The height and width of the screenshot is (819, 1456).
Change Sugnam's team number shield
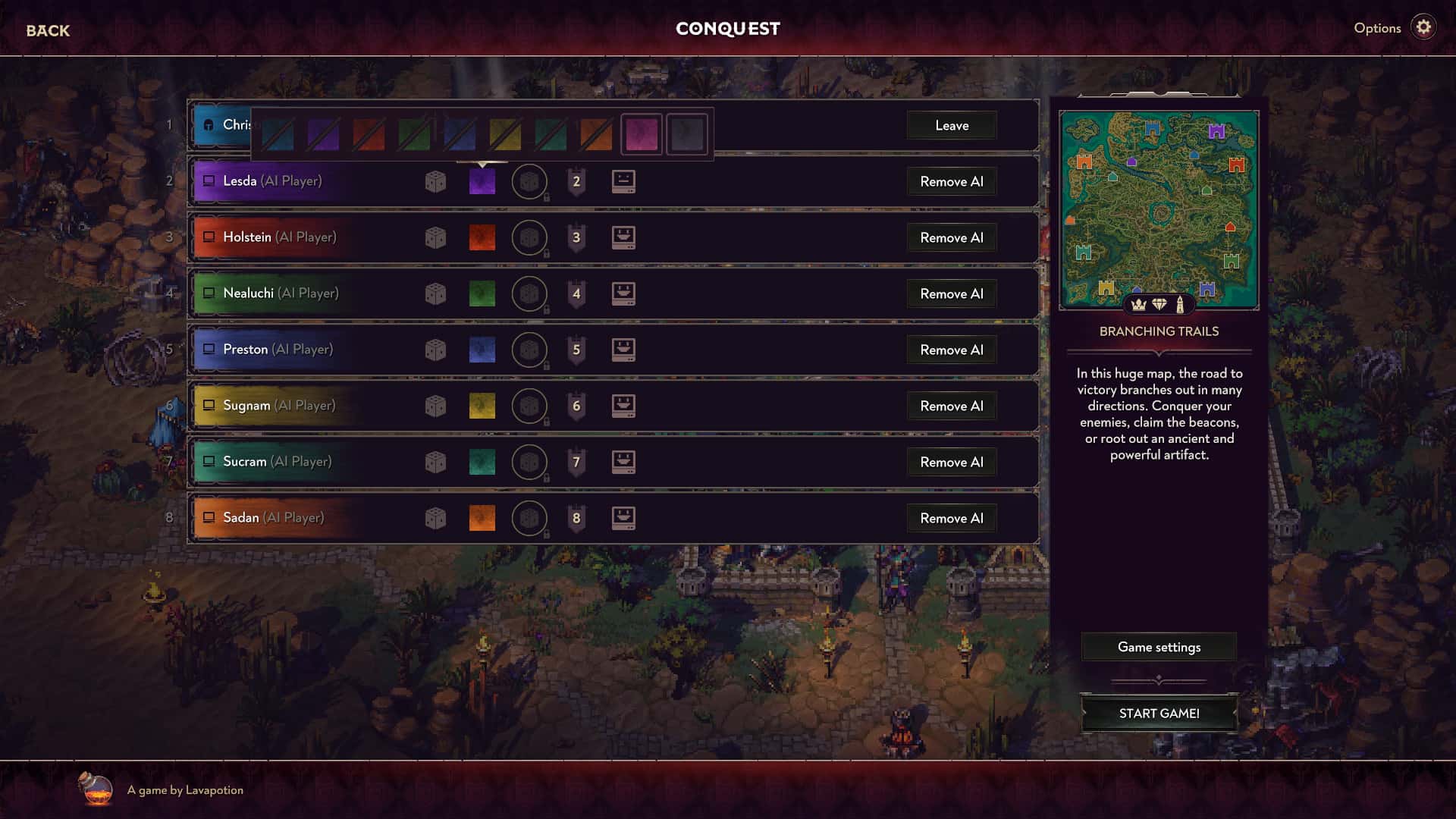click(576, 406)
